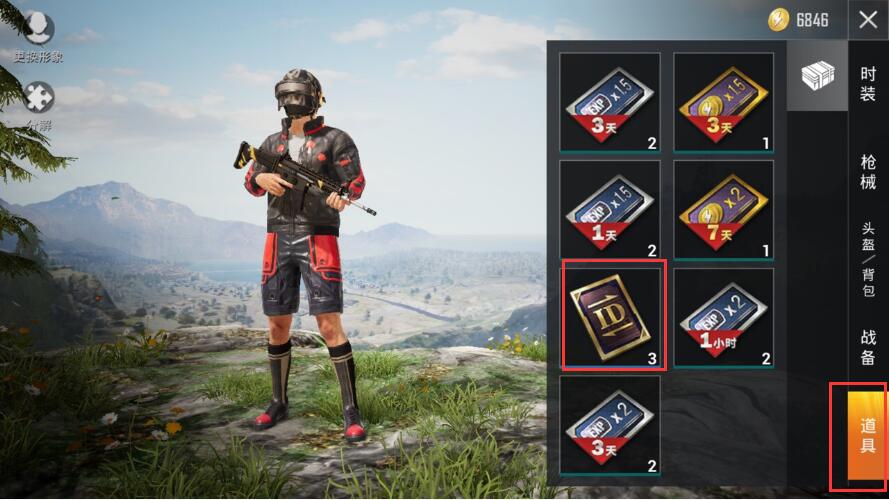Switch to the 战备 tab
The width and height of the screenshot is (889, 500).
coord(868,347)
